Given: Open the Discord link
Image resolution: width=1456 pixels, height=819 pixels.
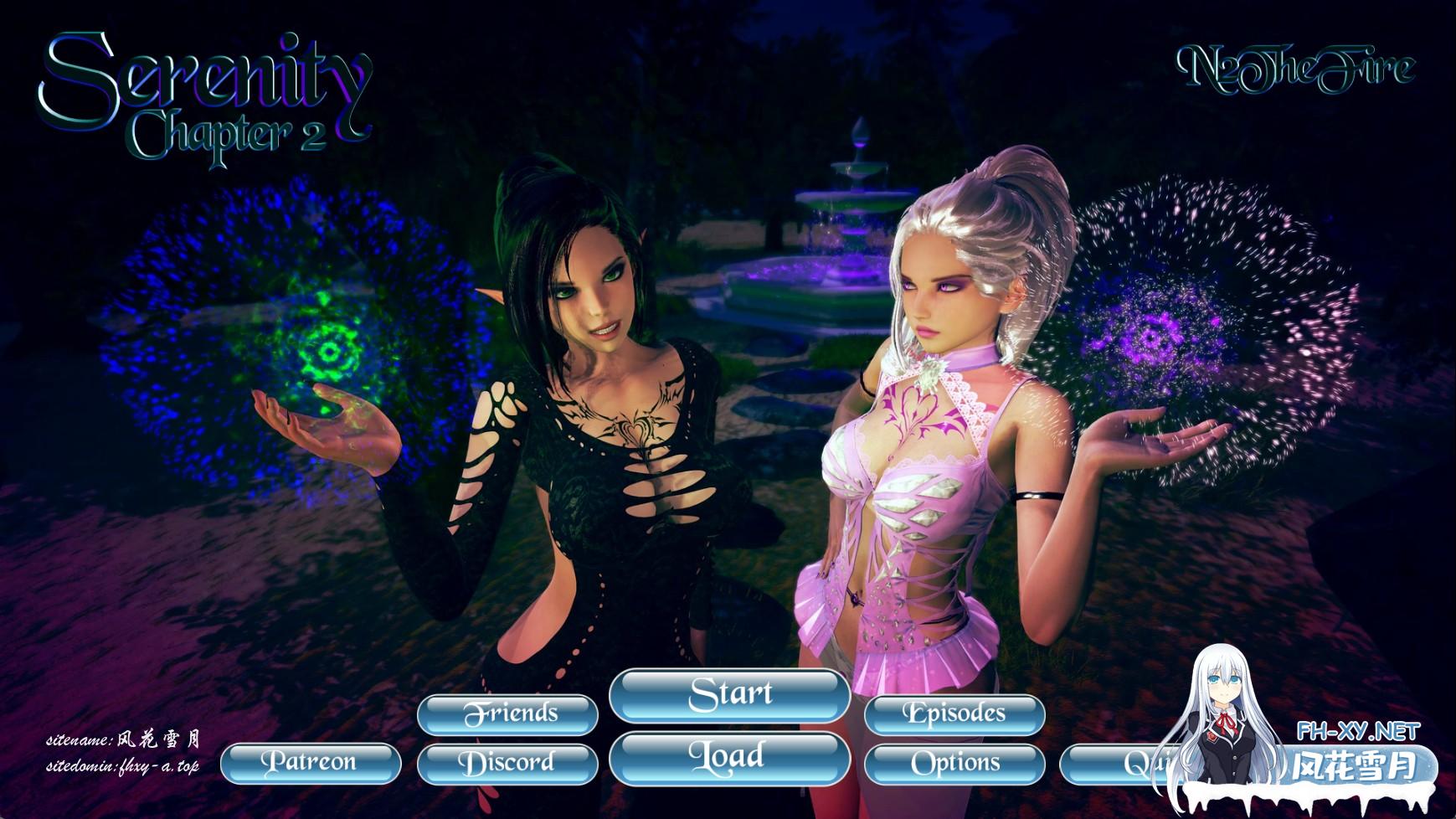Looking at the screenshot, I should [507, 763].
